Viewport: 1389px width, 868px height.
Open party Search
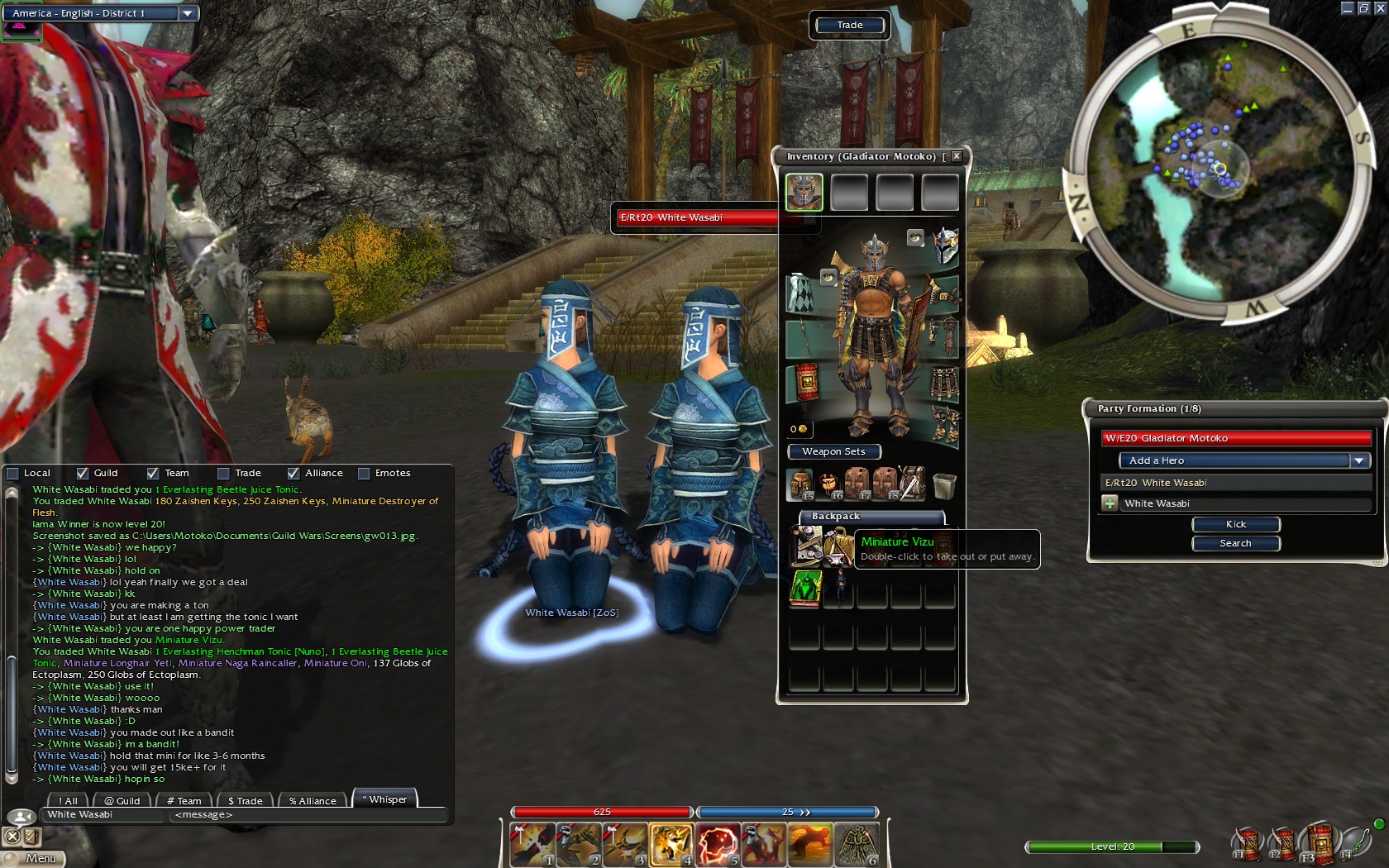point(1235,543)
